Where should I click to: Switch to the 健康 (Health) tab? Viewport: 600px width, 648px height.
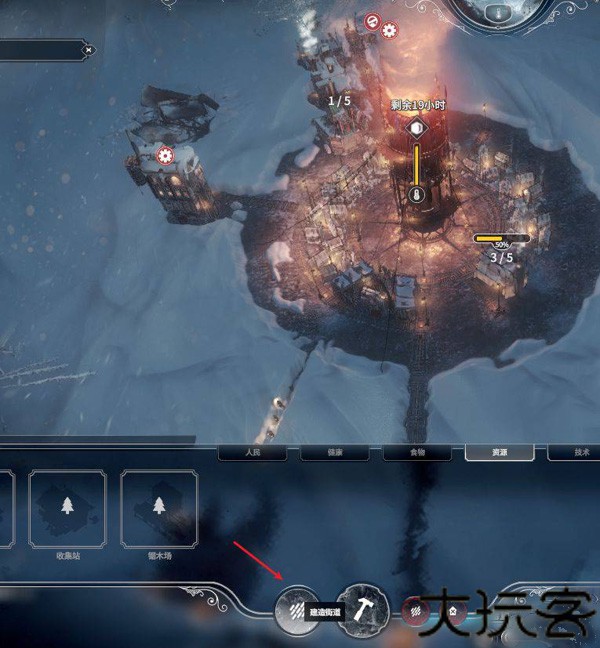[x=335, y=453]
